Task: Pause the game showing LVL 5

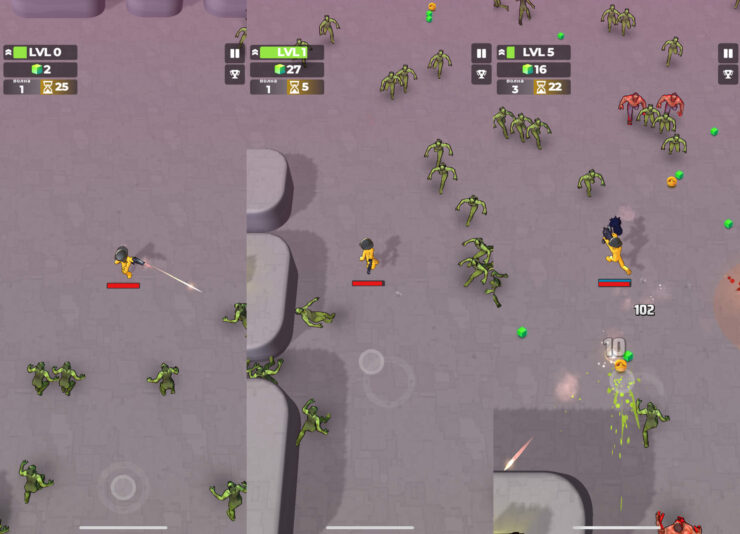Action: [728, 53]
